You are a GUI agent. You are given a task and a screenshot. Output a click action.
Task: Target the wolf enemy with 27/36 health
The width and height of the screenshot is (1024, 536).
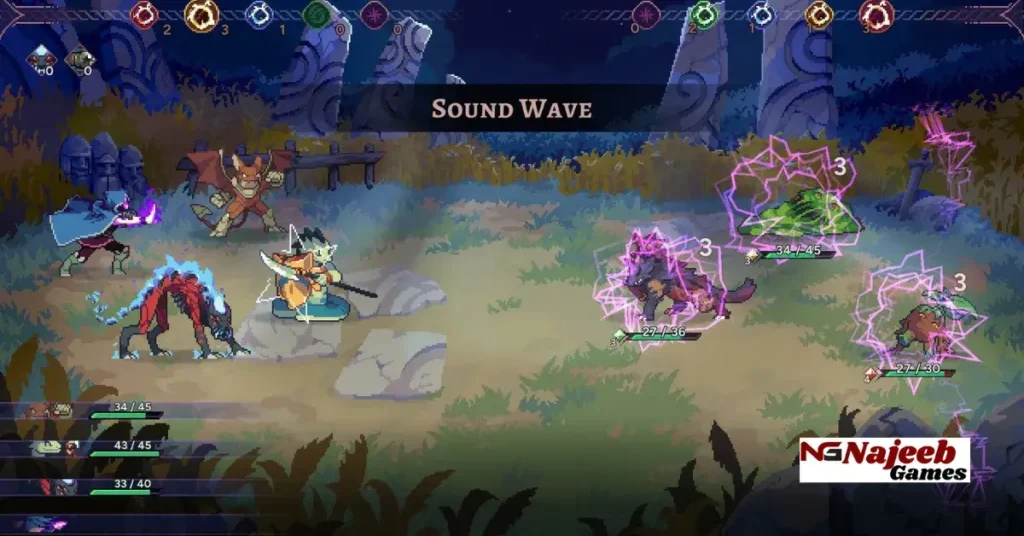point(665,281)
